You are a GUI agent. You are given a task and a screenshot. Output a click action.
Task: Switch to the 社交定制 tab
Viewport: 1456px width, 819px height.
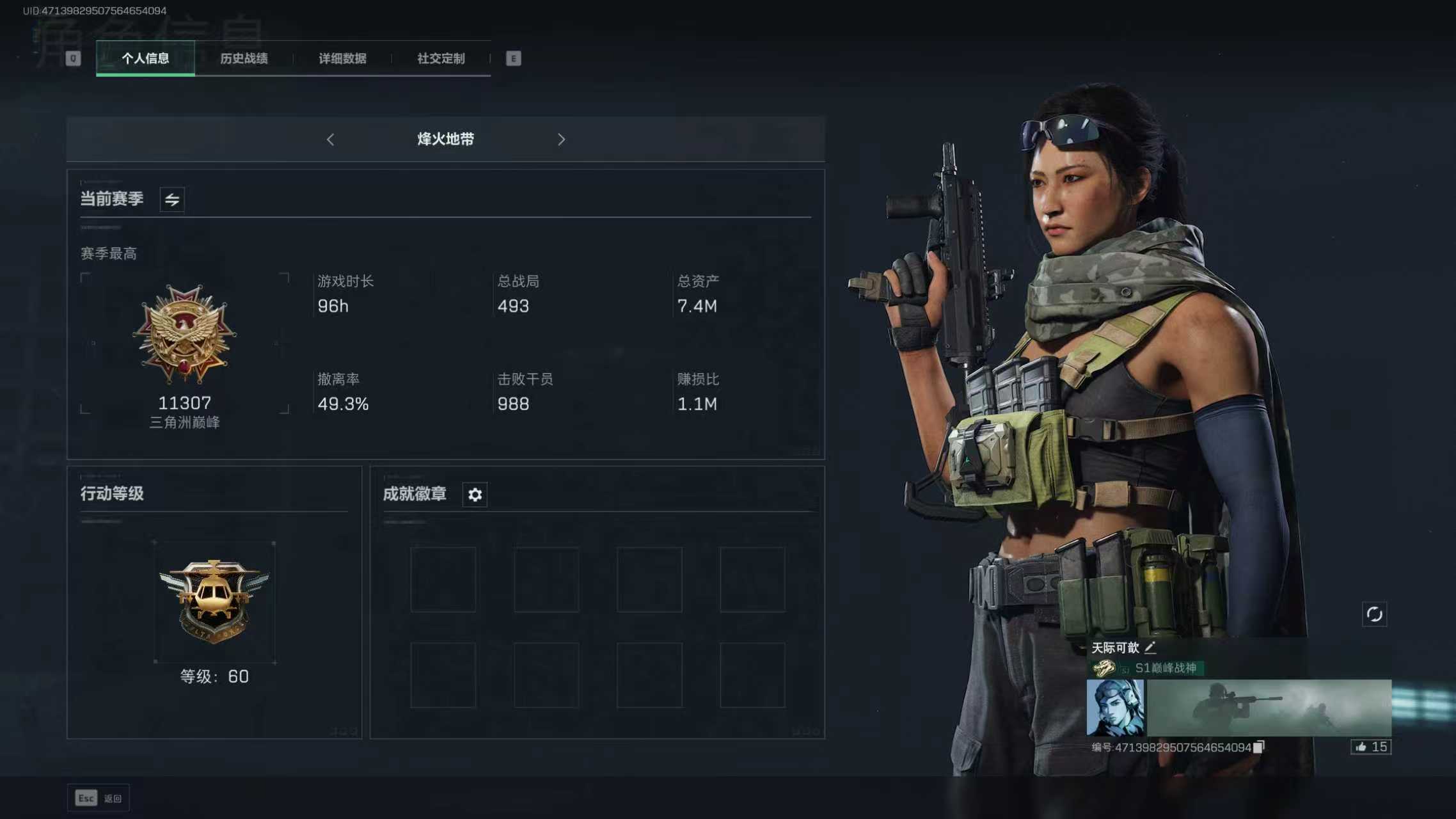pyautogui.click(x=439, y=58)
